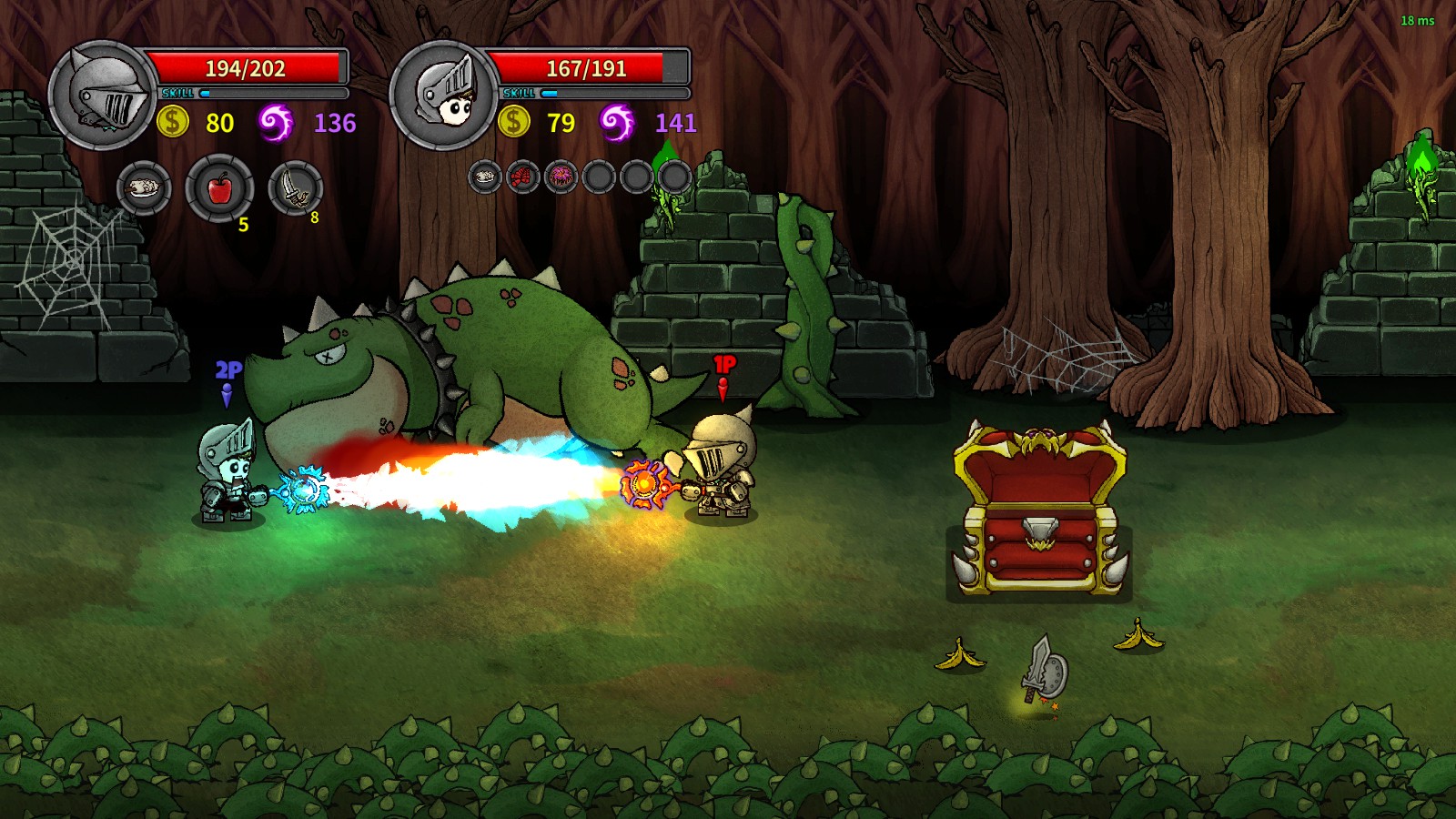Select player 1's meat-on-a-skewer item slot

click(x=146, y=188)
